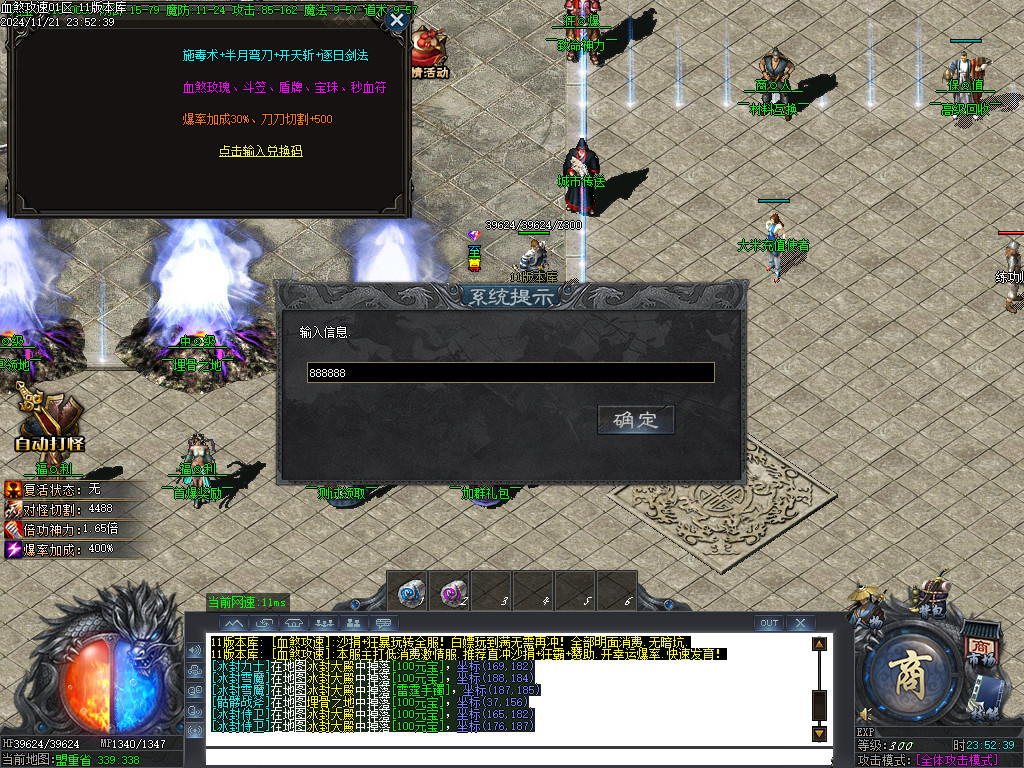Focus the redemption code input field
1024x768 pixels.
click(510, 373)
